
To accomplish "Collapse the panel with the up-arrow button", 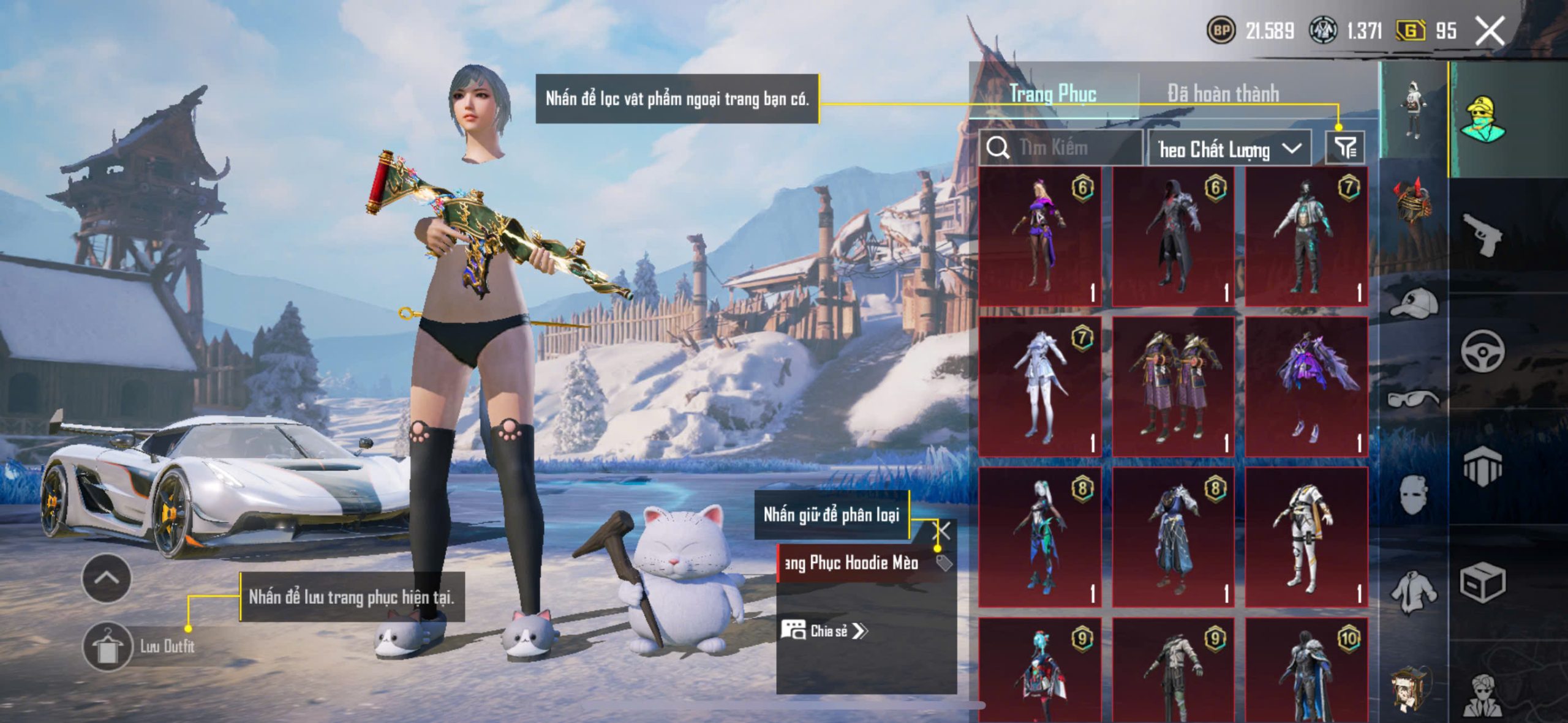I will (106, 578).
